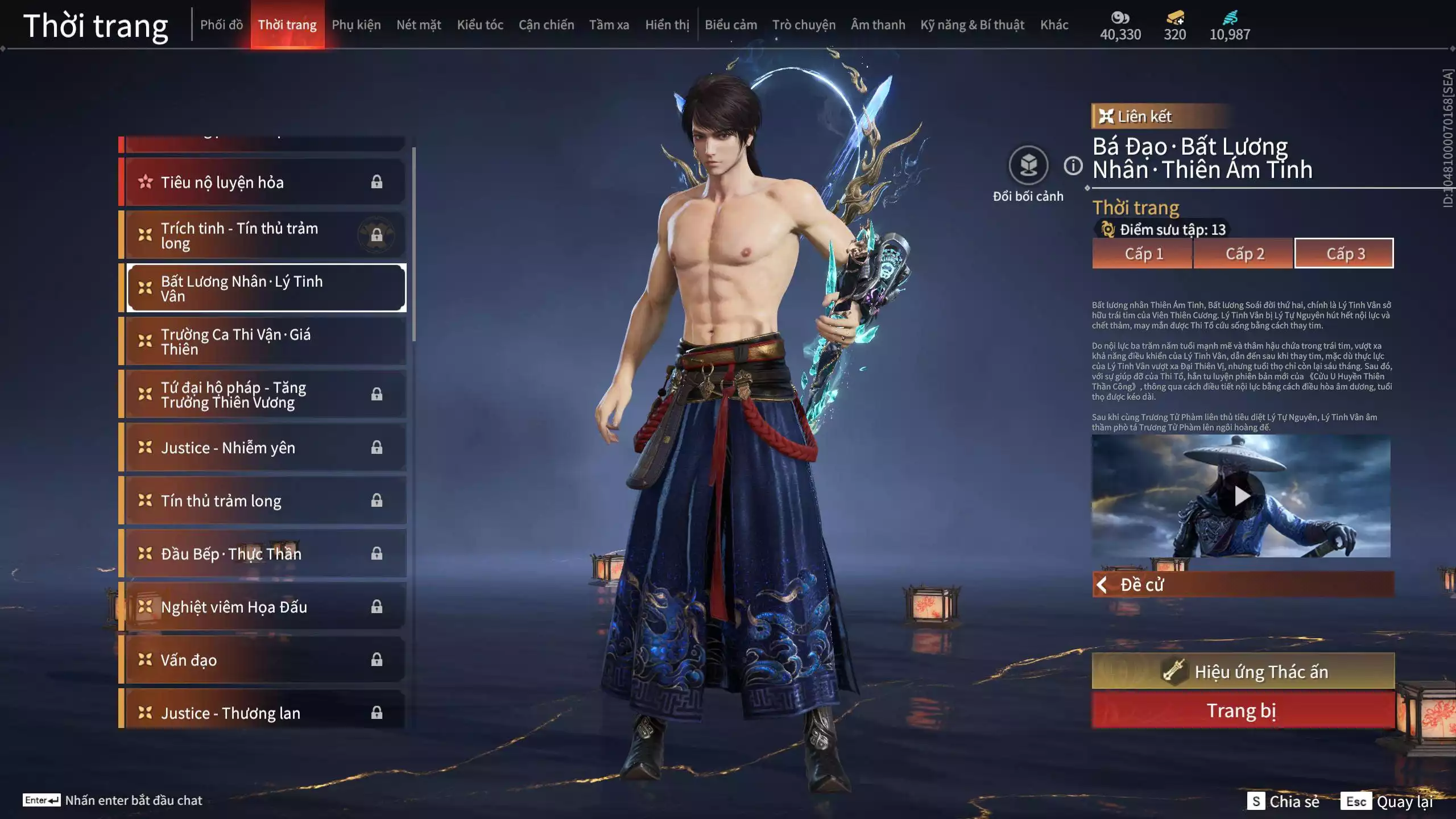This screenshot has height=819, width=1456.
Task: Go to the Biểu cảm tab
Action: pyautogui.click(x=731, y=25)
